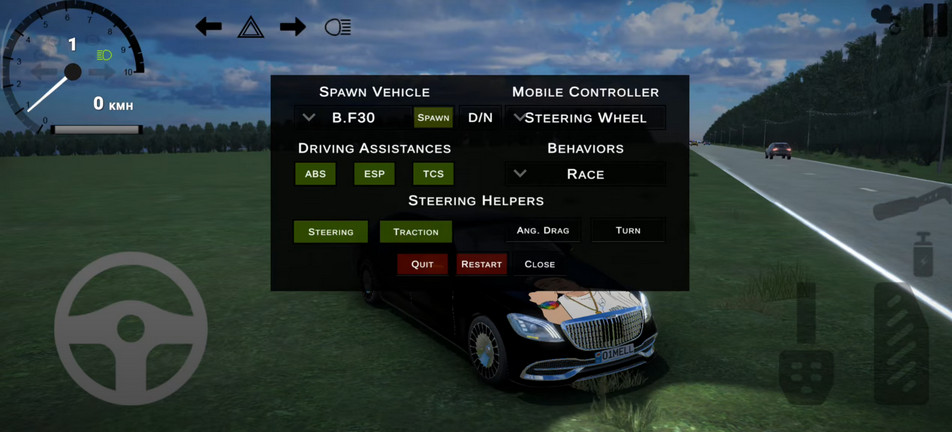The width and height of the screenshot is (952, 432).
Task: Enable the Ang. Drag helper
Action: [x=543, y=231]
